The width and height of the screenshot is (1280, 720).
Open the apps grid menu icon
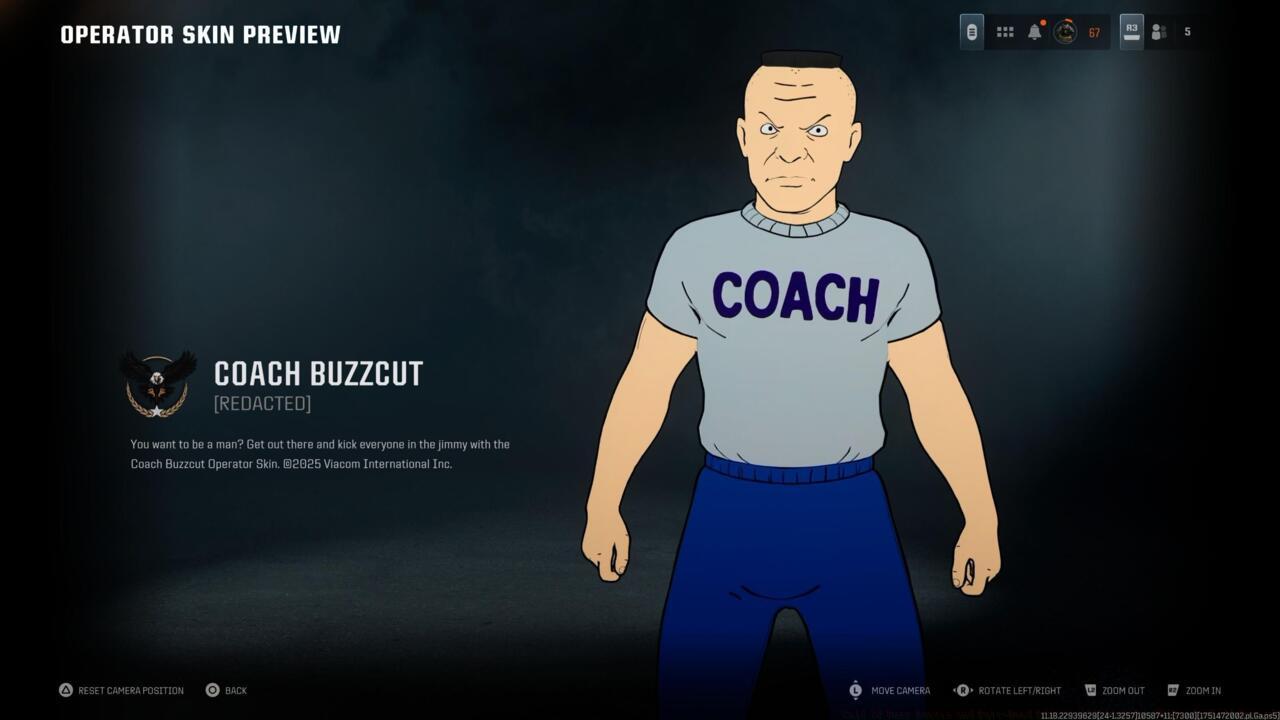pyautogui.click(x=1004, y=31)
